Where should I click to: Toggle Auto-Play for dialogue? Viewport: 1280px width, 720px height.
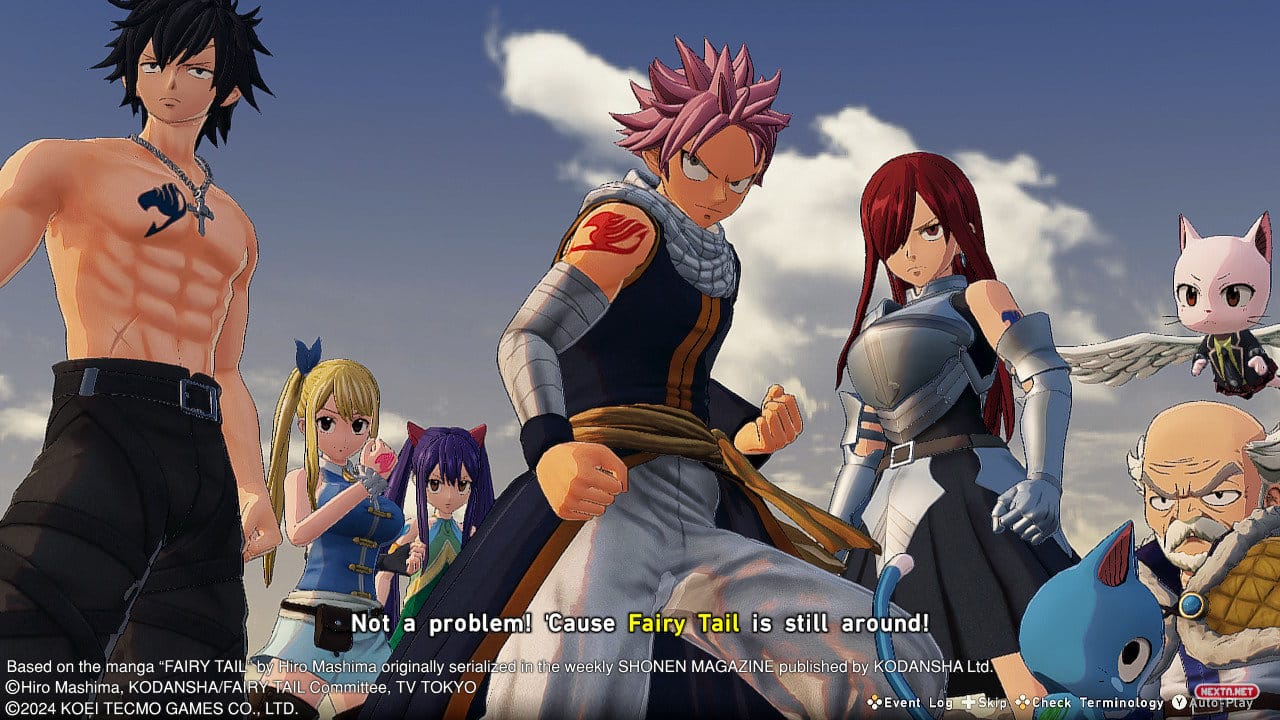click(x=1220, y=704)
